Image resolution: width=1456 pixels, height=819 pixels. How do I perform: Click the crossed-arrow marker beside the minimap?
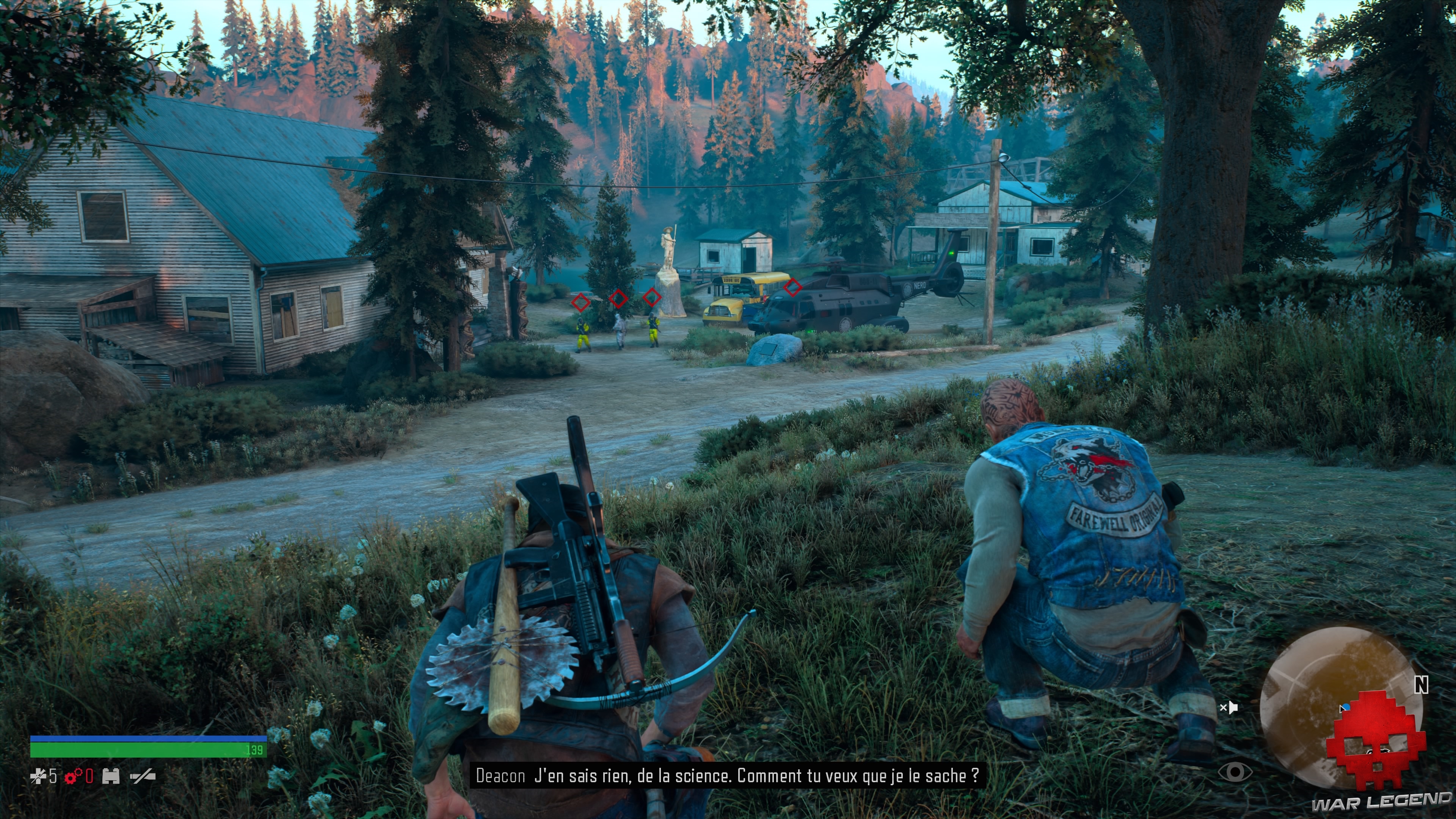(1229, 708)
